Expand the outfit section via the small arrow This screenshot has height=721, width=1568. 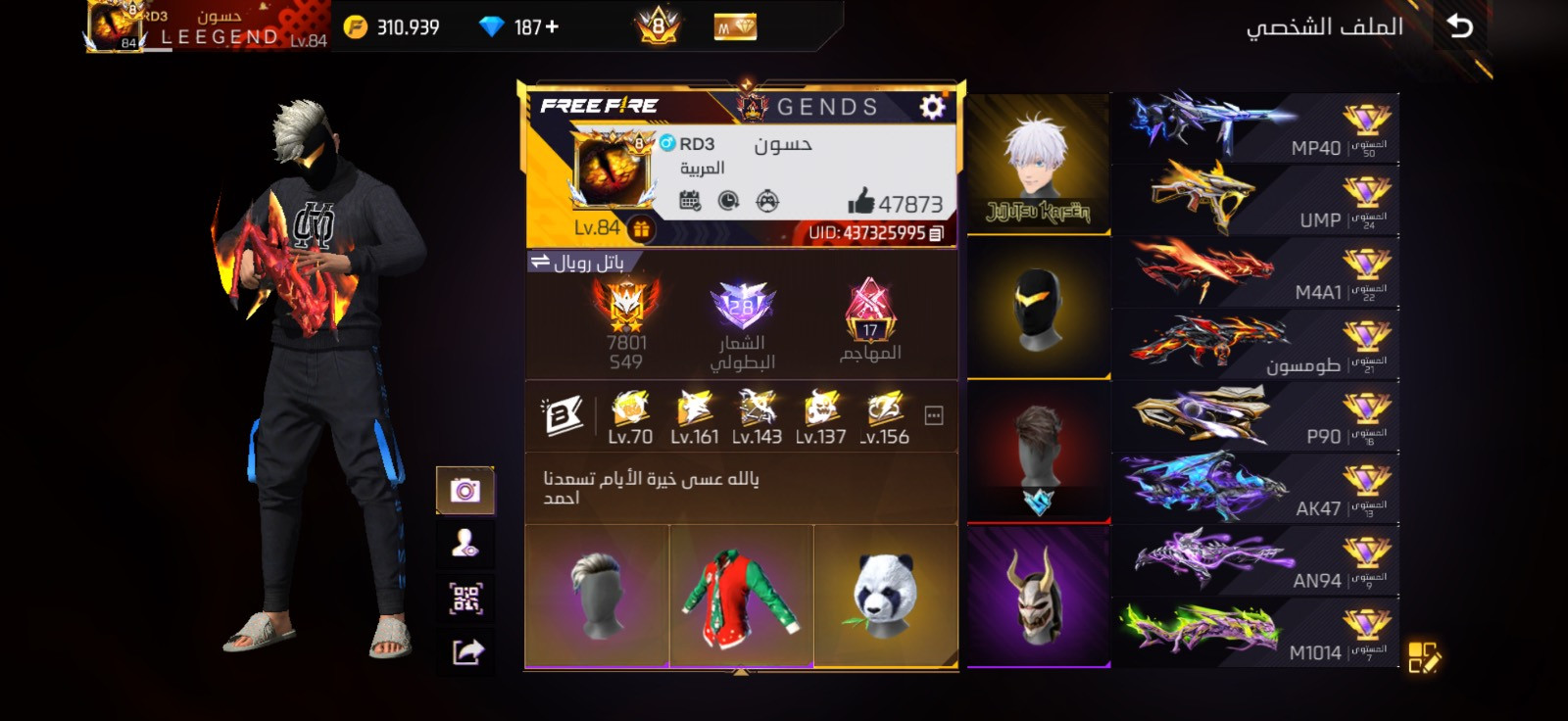(x=742, y=672)
